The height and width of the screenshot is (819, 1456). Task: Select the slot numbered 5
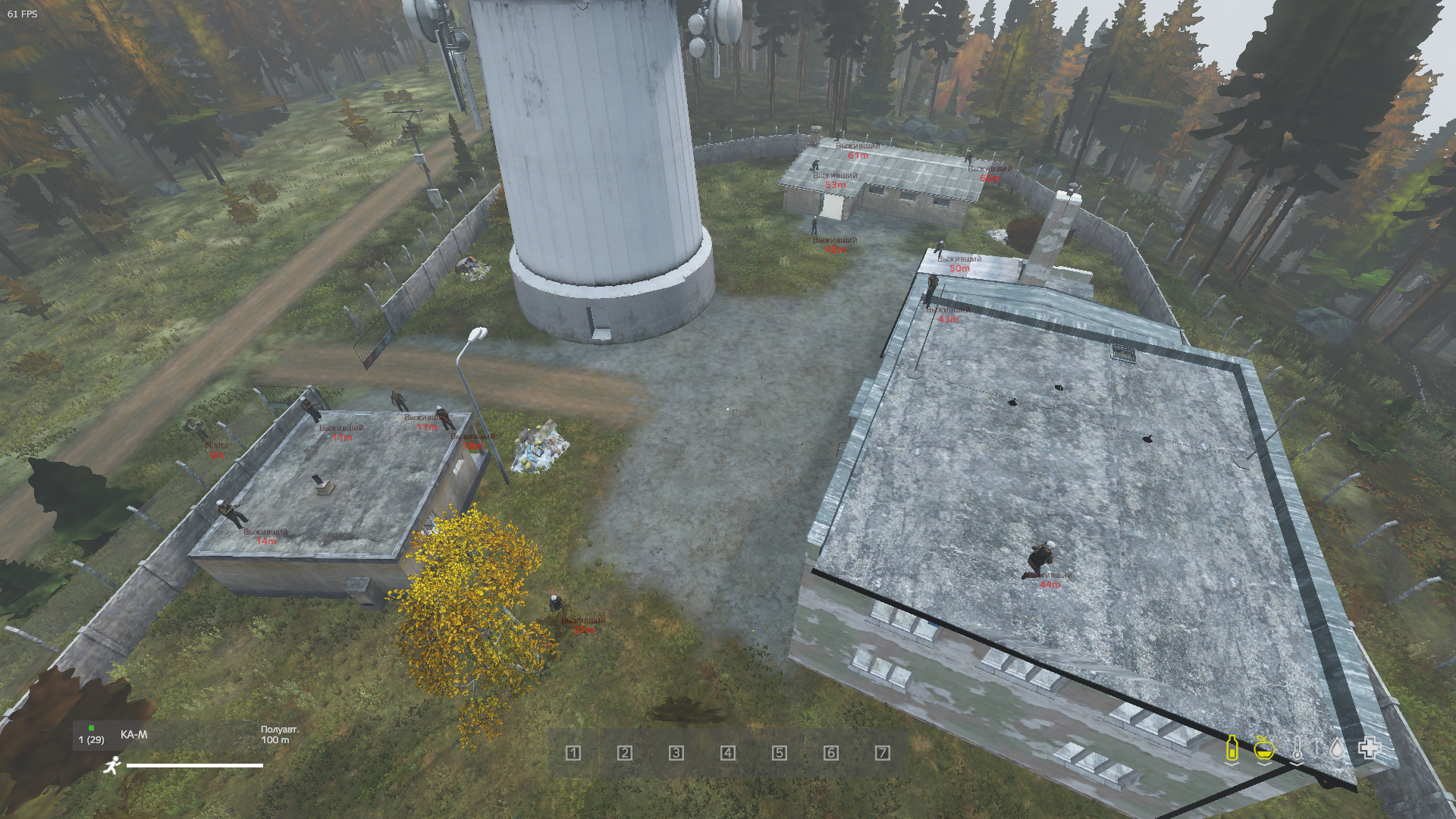(780, 753)
